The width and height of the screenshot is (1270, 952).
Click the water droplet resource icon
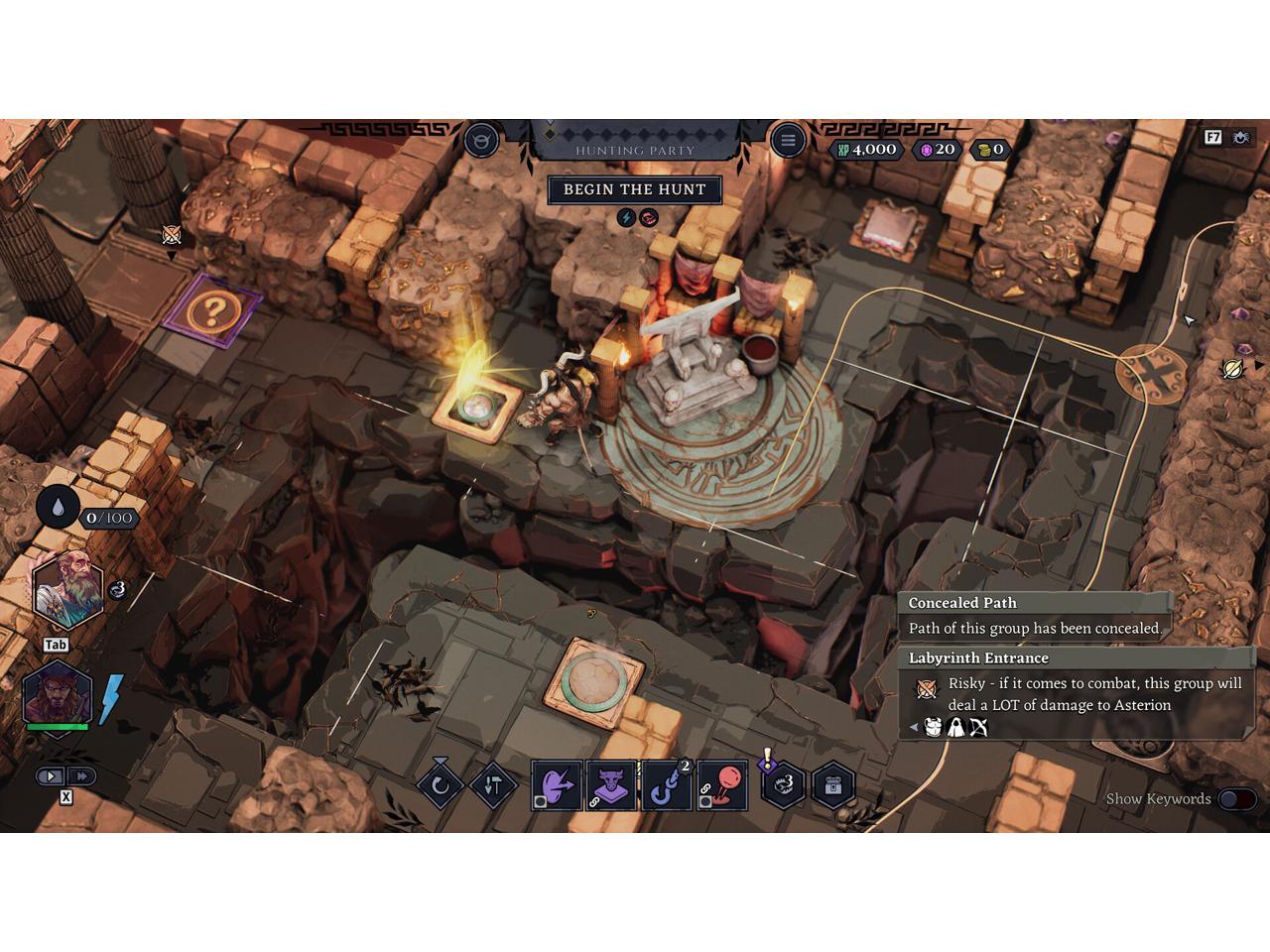tap(59, 508)
